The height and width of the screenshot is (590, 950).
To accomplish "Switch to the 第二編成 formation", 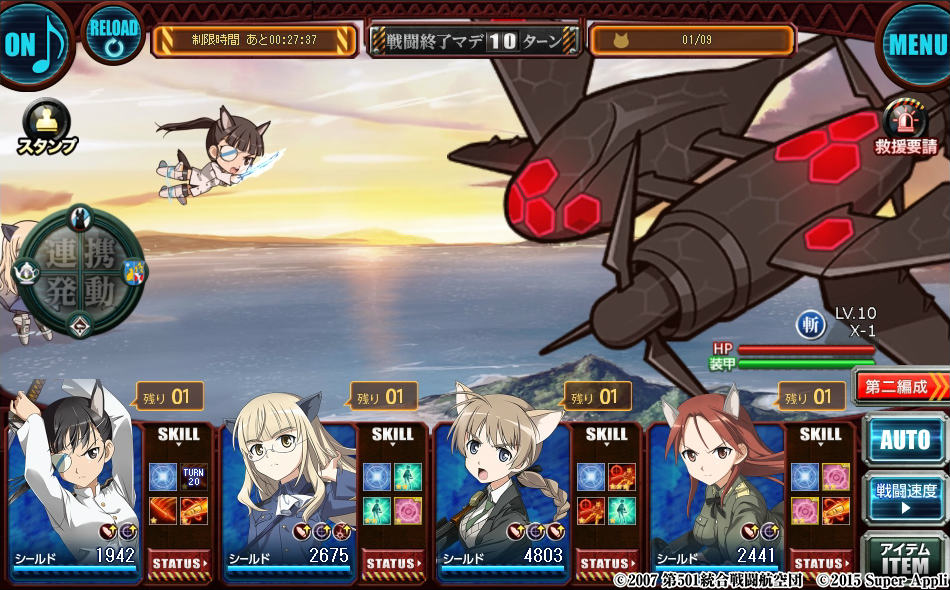I will [901, 386].
